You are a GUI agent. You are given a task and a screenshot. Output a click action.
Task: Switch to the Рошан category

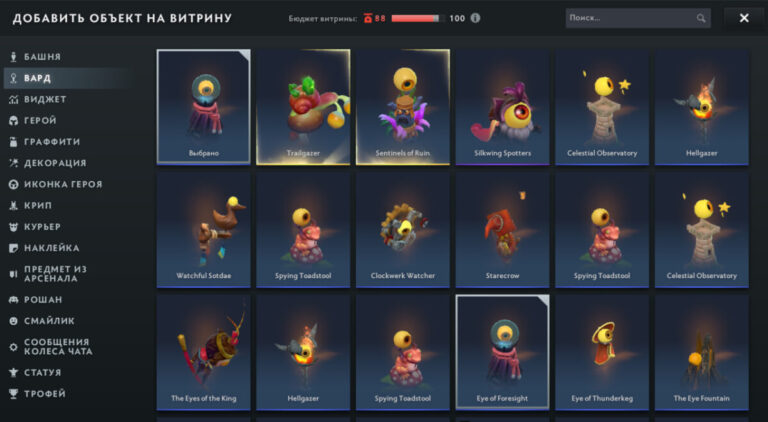(x=42, y=299)
